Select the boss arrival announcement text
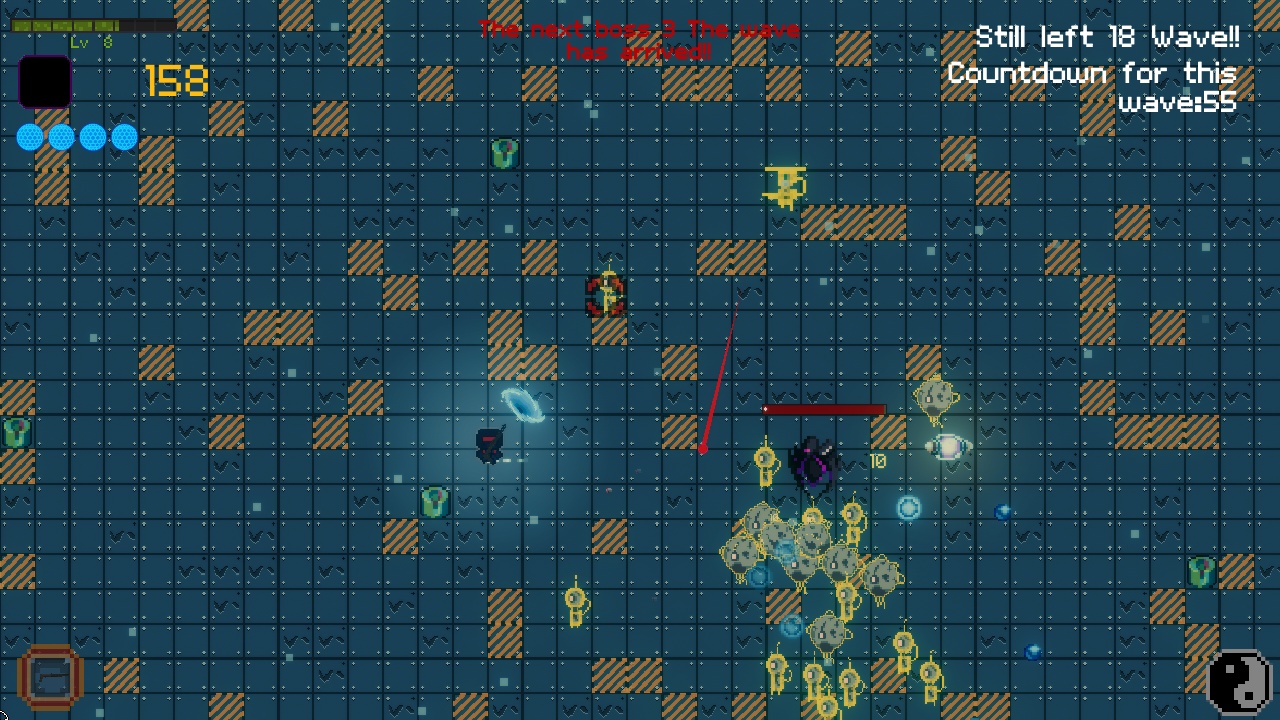 [x=640, y=39]
